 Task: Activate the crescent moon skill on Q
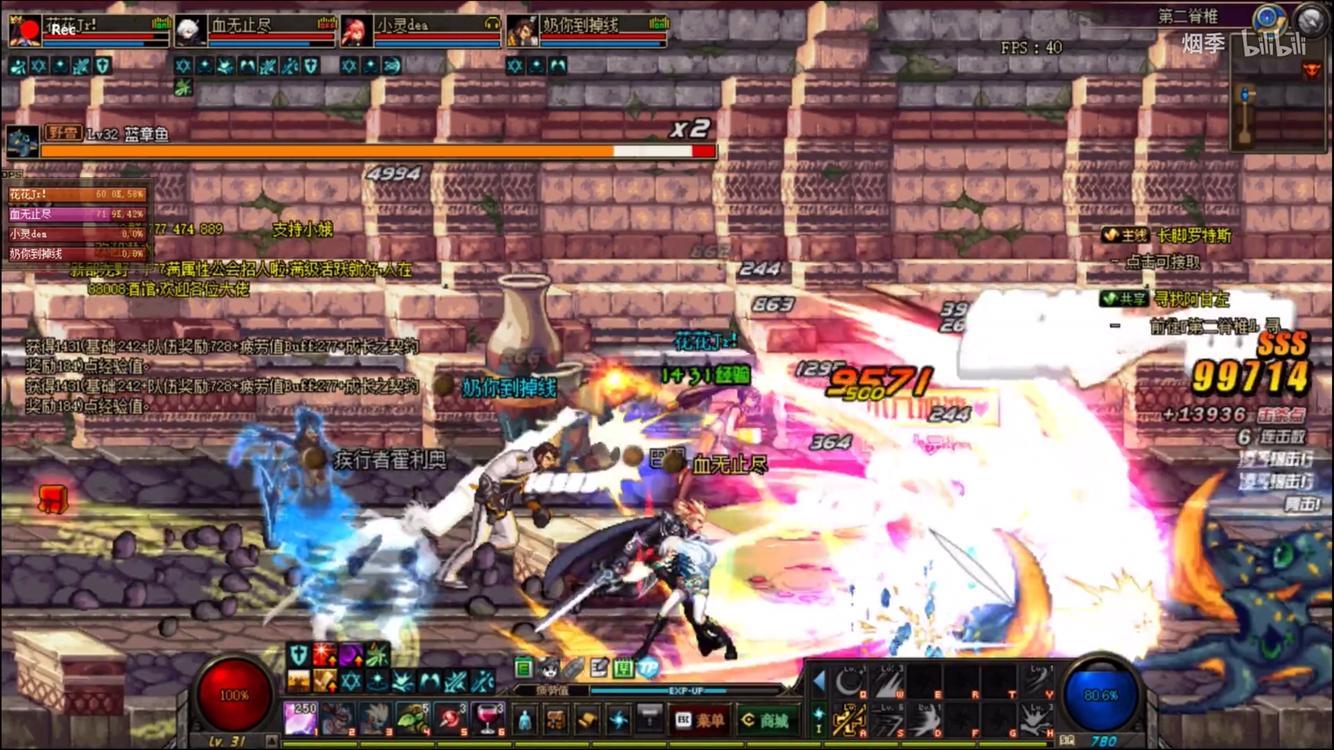(x=851, y=683)
